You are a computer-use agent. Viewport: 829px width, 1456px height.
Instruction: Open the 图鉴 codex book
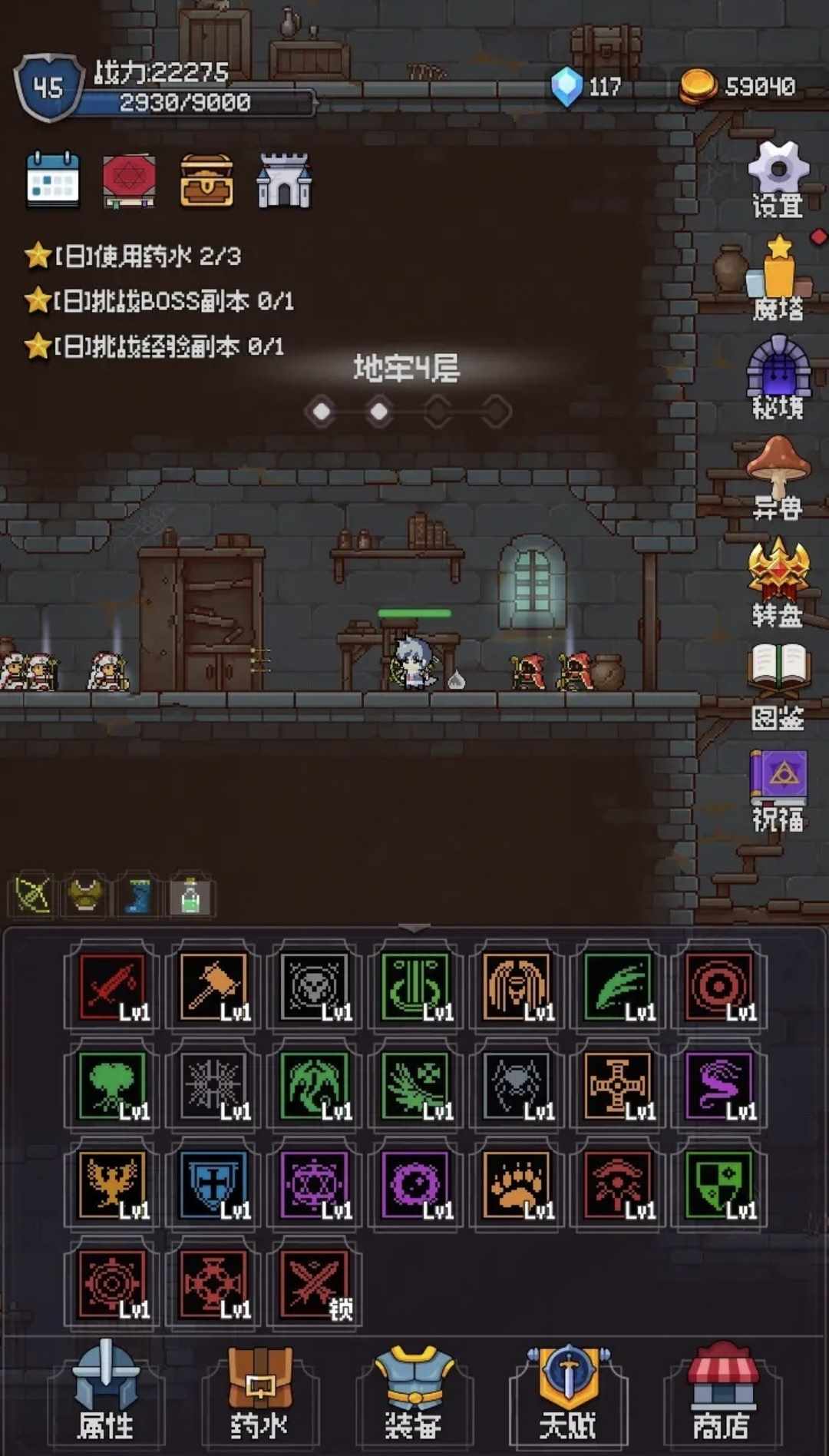[x=778, y=685]
